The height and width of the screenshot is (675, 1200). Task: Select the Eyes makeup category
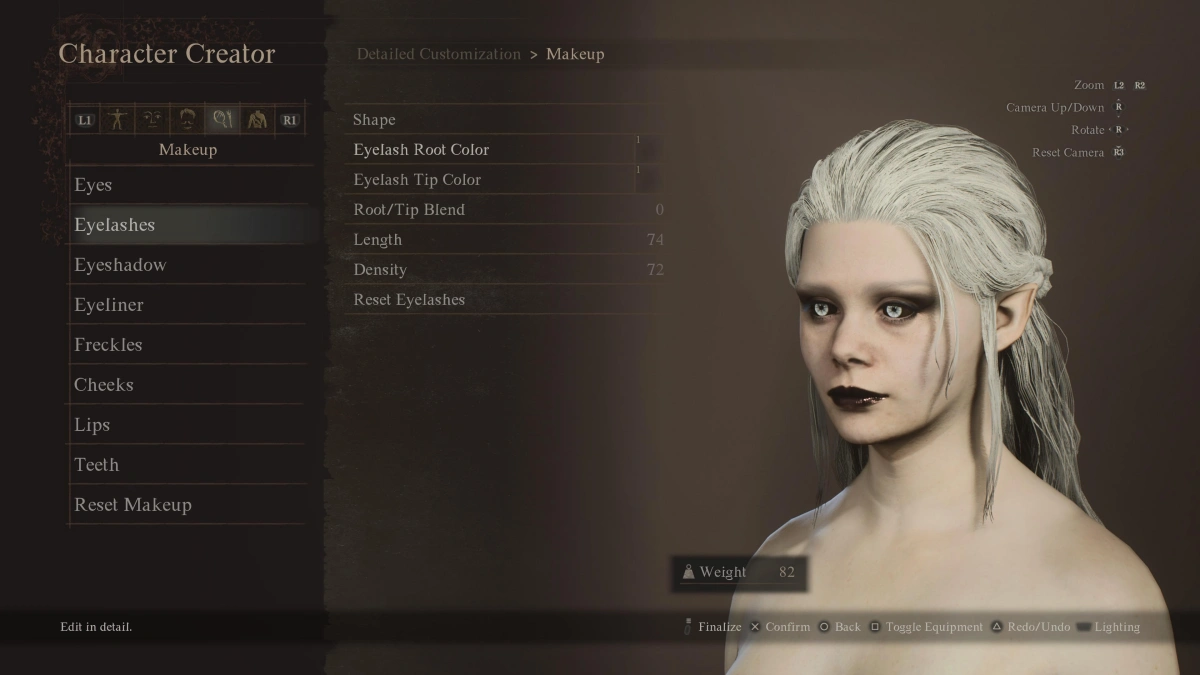[93, 185]
